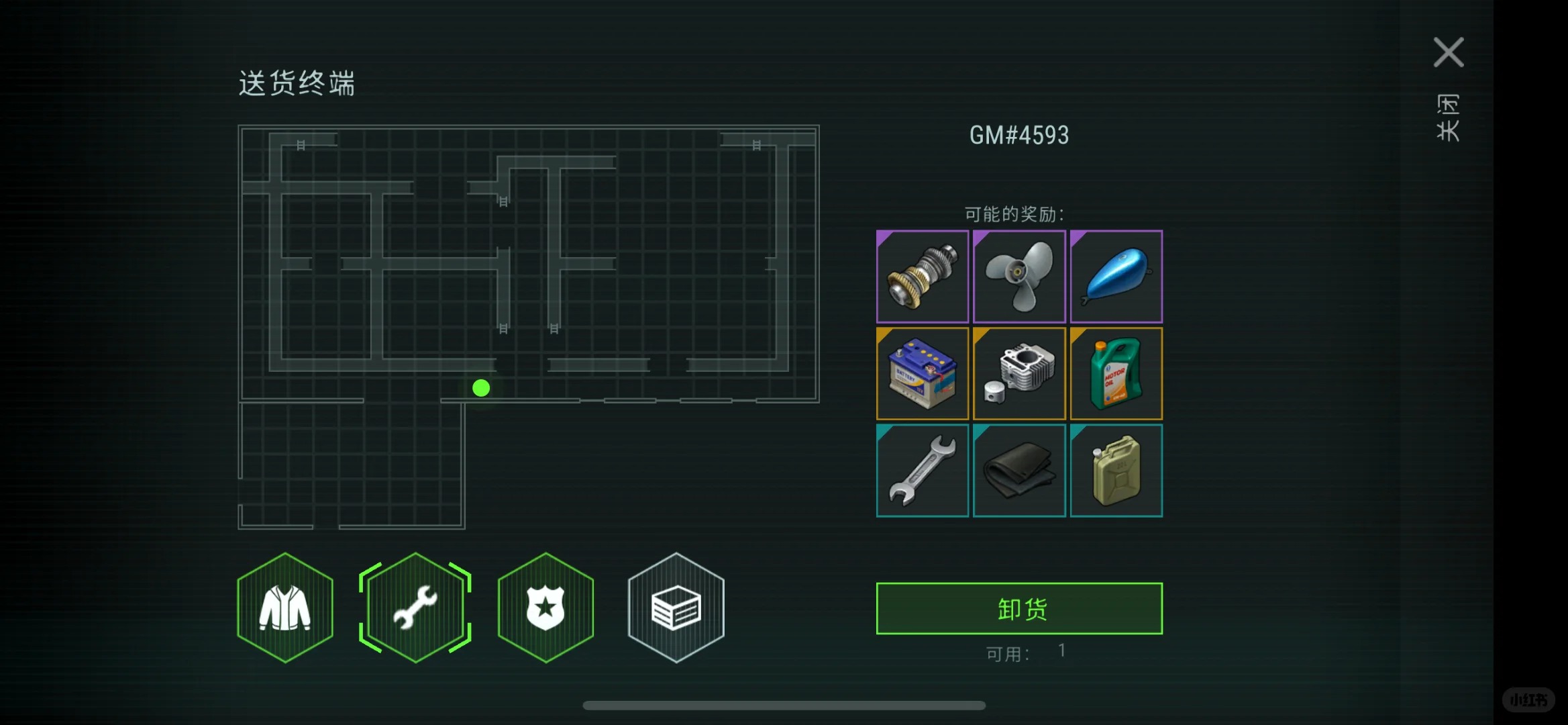1568x725 pixels.
Task: Select the silver wrench reward slot
Action: coord(922,470)
